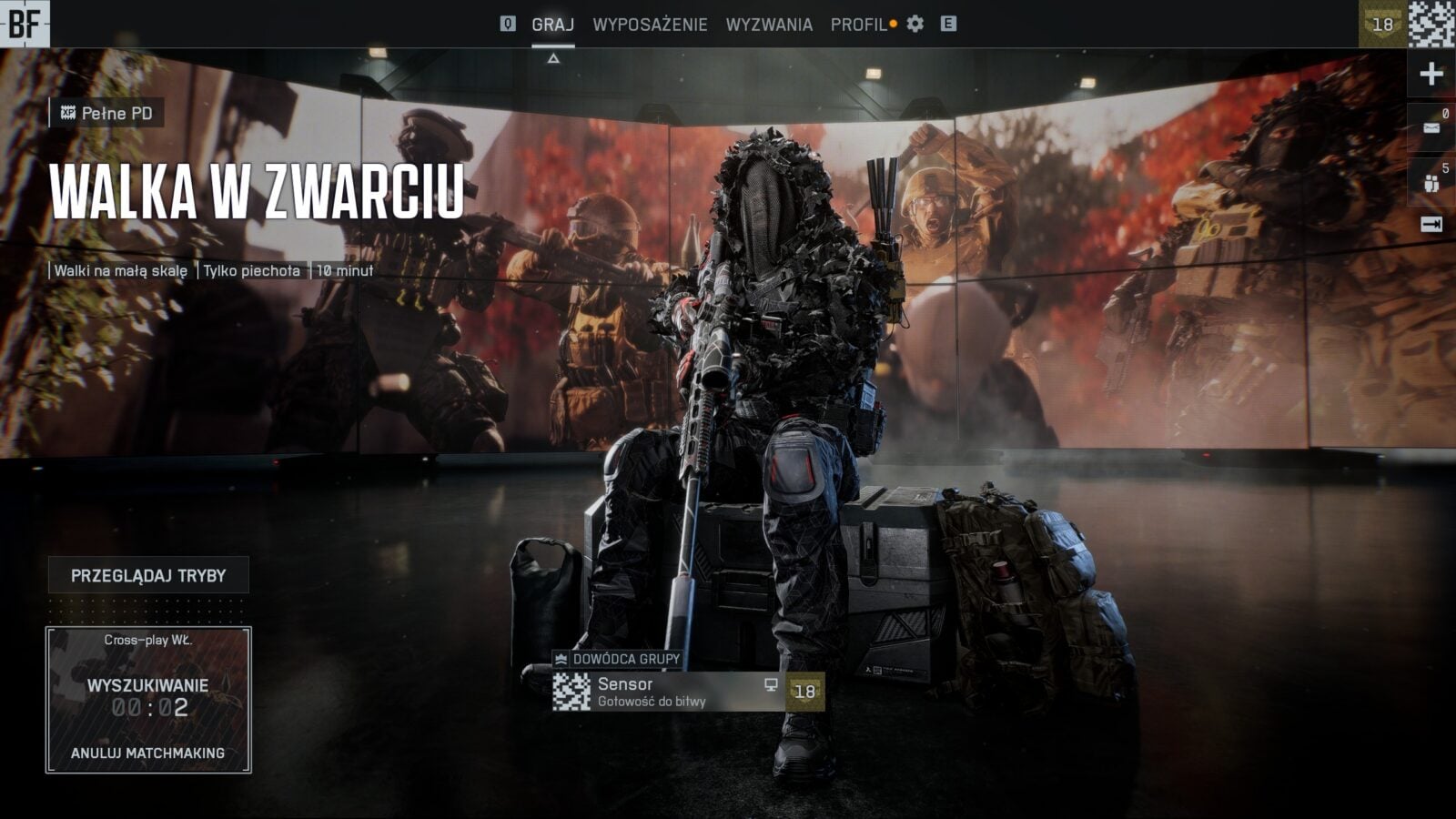
Task: Click the arrow panel toggle icon
Action: 1431,224
